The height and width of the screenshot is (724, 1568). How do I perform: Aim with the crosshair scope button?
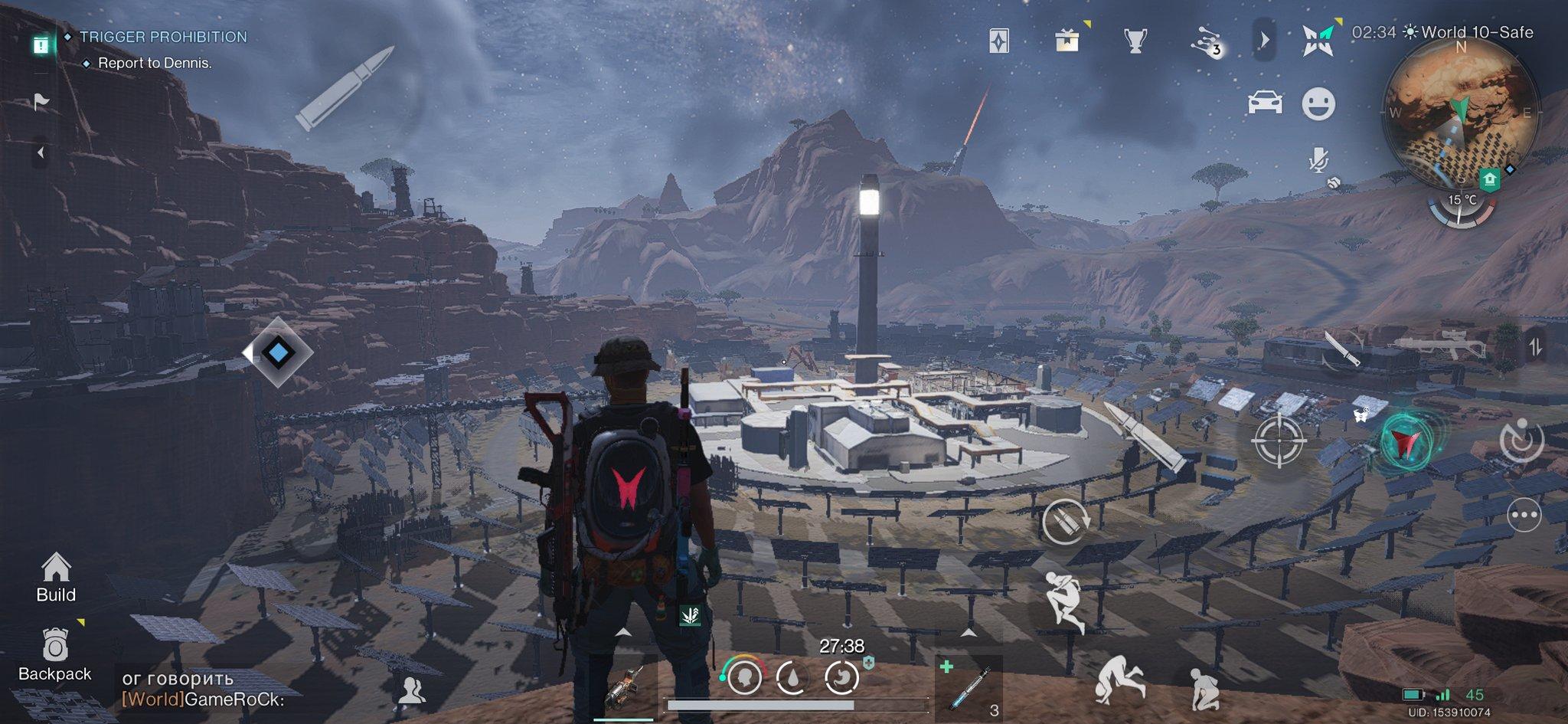pyautogui.click(x=1278, y=441)
